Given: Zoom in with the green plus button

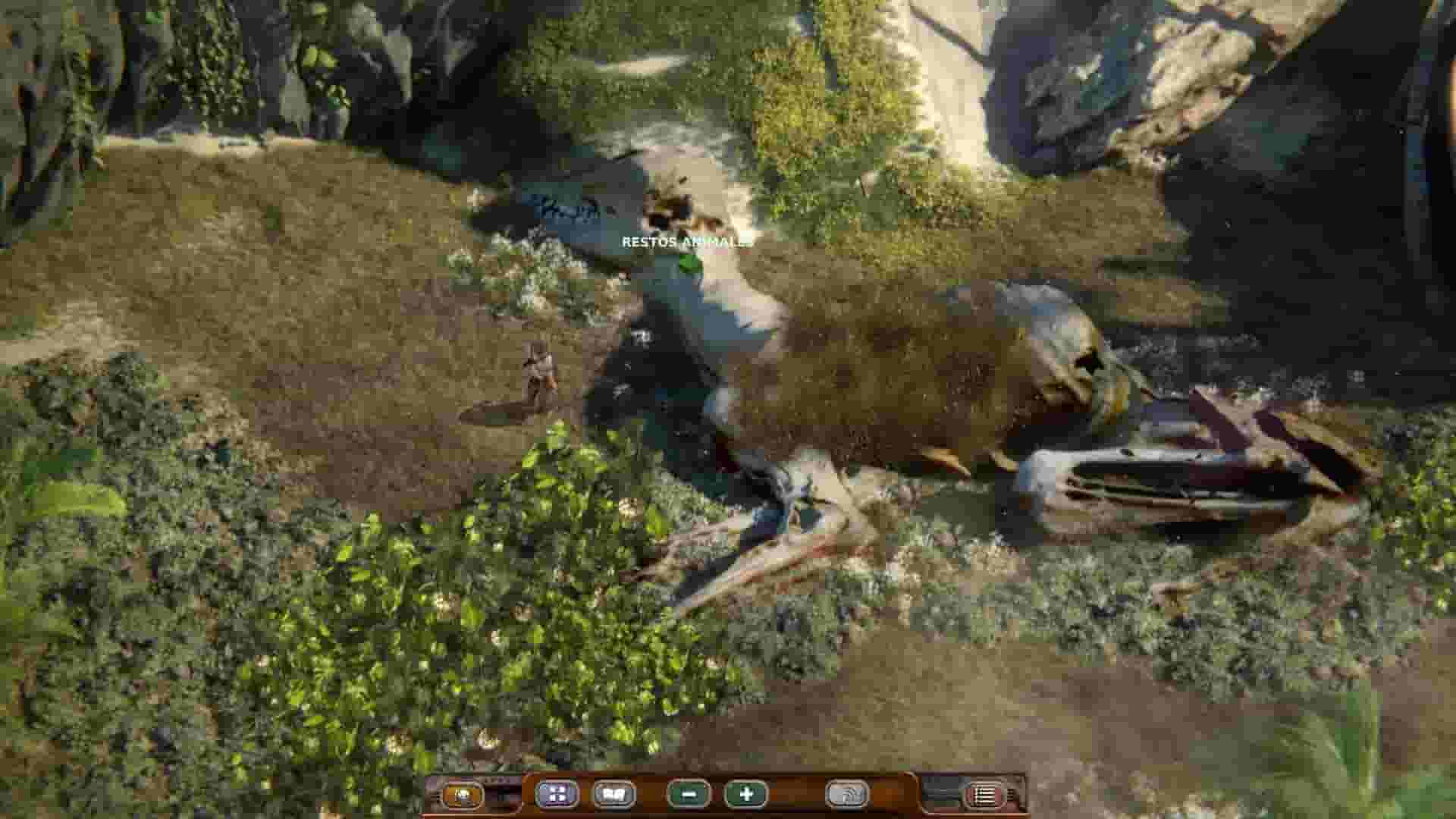Looking at the screenshot, I should point(745,795).
